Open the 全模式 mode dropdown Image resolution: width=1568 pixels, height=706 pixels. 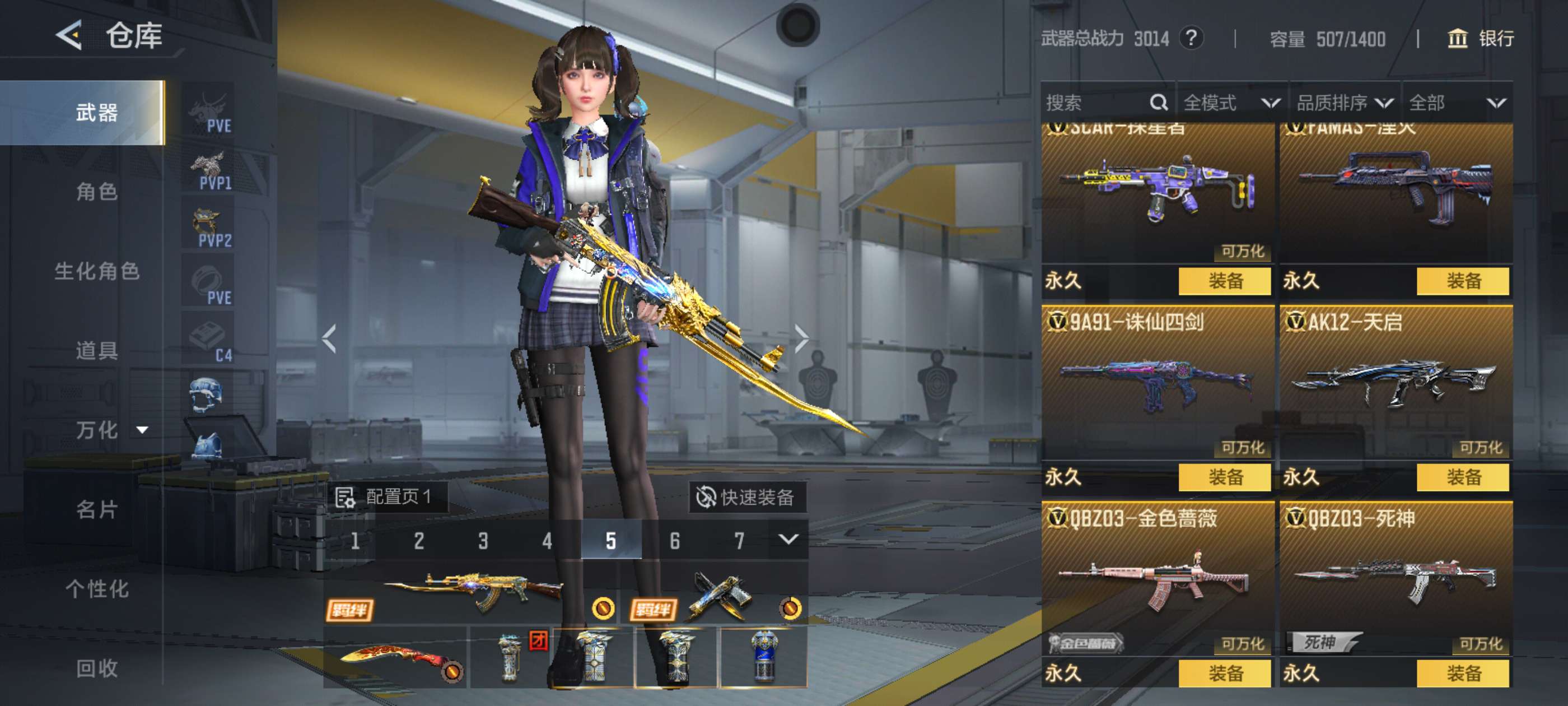click(1231, 103)
